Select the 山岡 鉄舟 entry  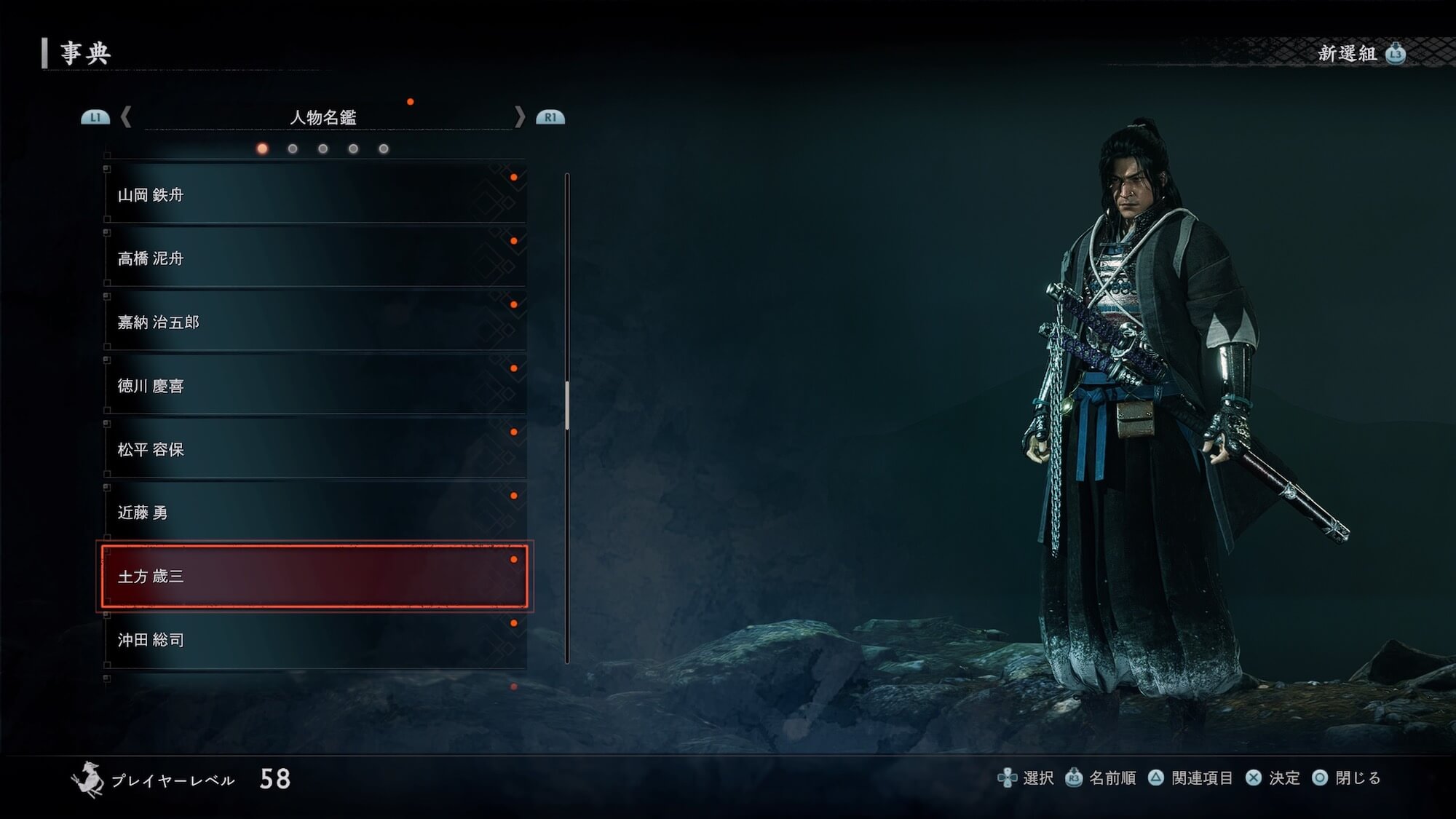314,194
